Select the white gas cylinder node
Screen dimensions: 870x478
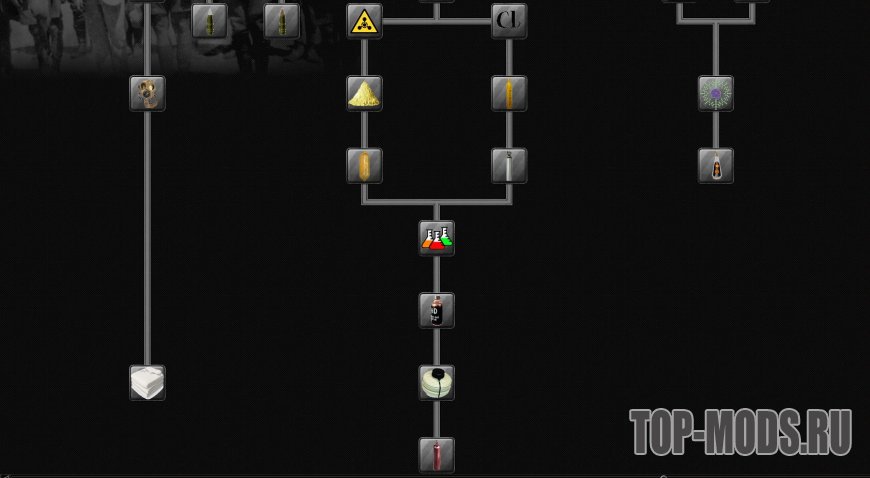(x=509, y=165)
